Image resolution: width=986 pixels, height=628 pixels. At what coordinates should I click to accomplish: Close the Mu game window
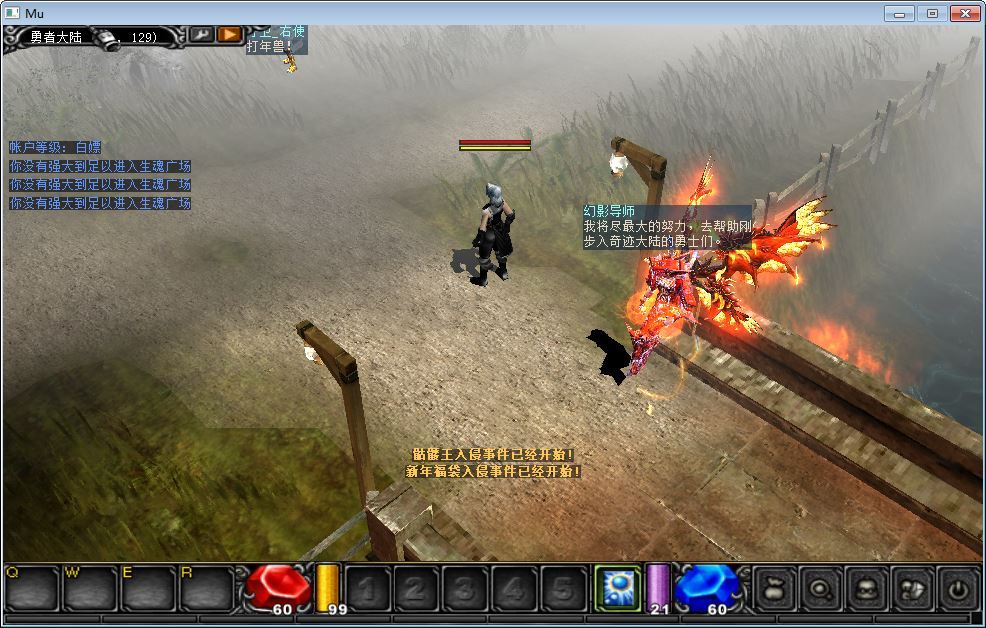click(x=964, y=13)
